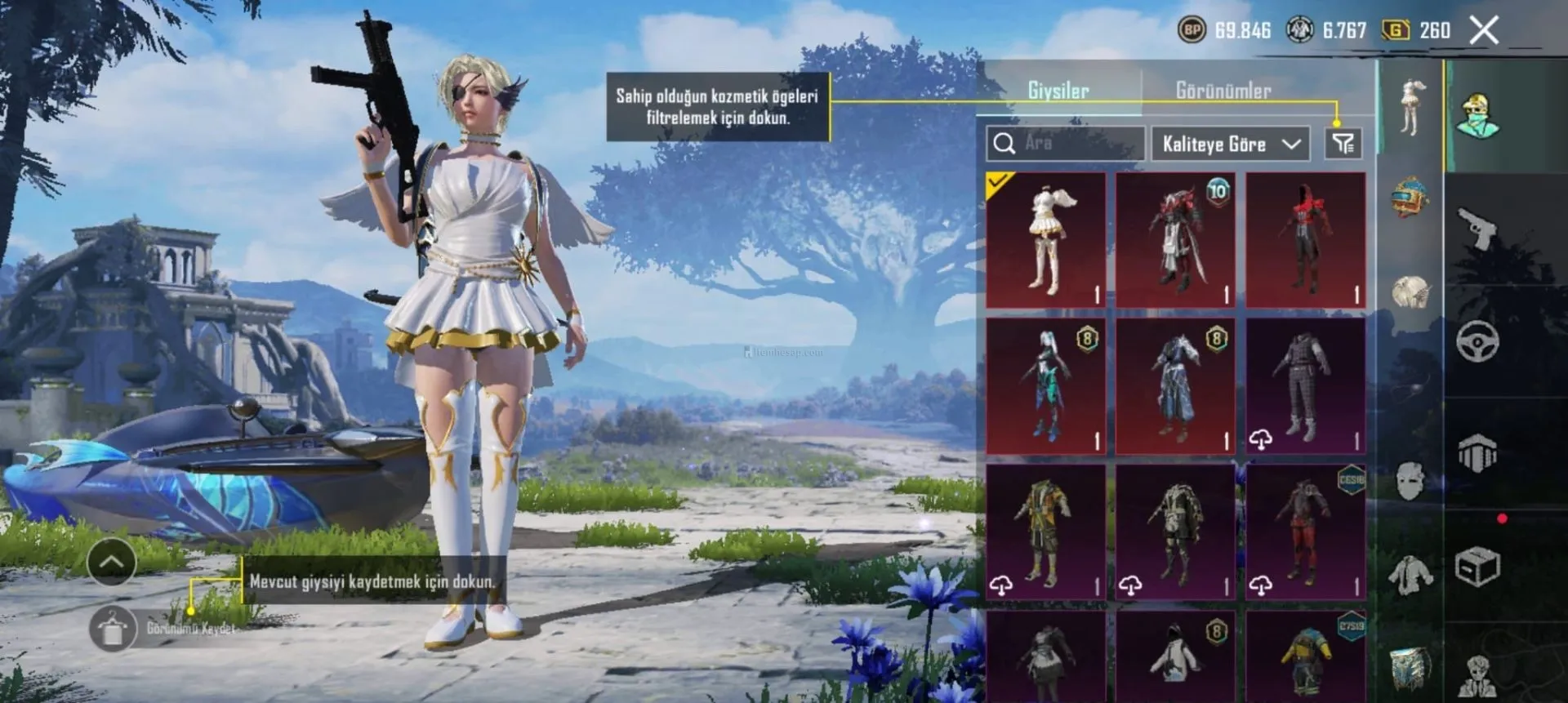Switch to the Giysiler tab

[x=1058, y=91]
